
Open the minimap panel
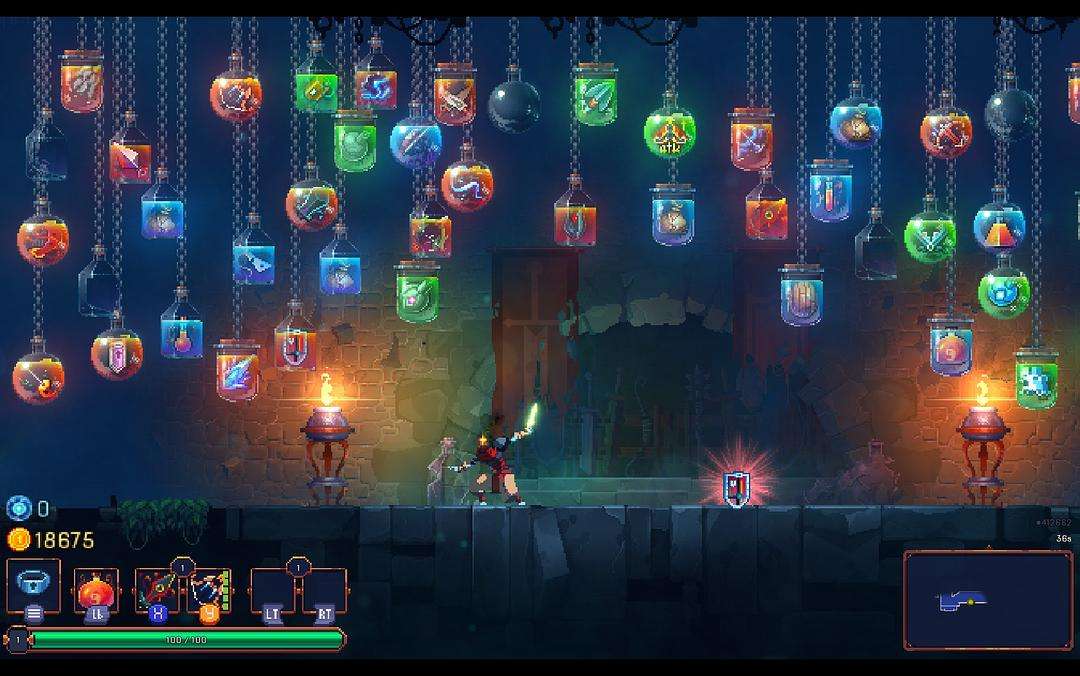[987, 600]
